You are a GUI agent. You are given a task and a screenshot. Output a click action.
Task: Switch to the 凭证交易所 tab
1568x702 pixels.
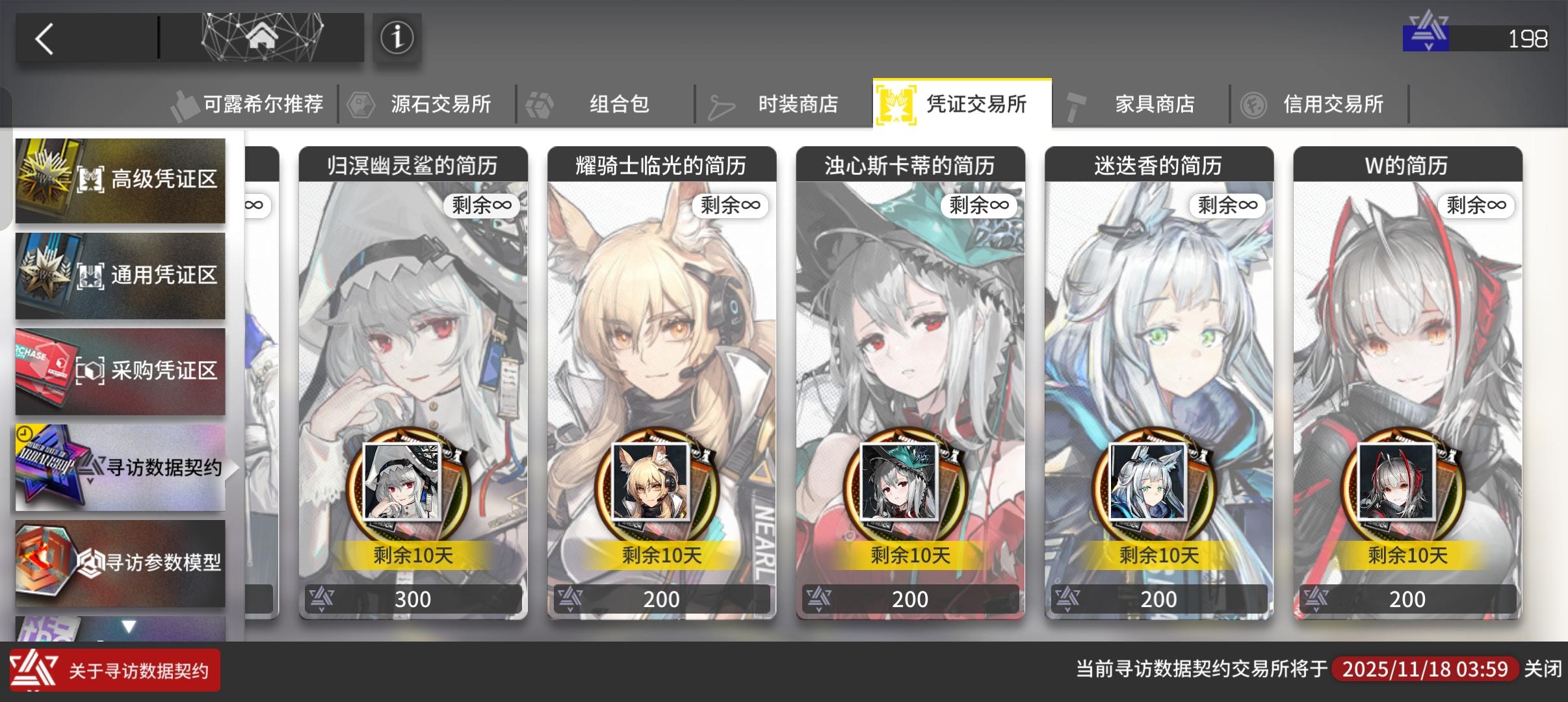962,104
